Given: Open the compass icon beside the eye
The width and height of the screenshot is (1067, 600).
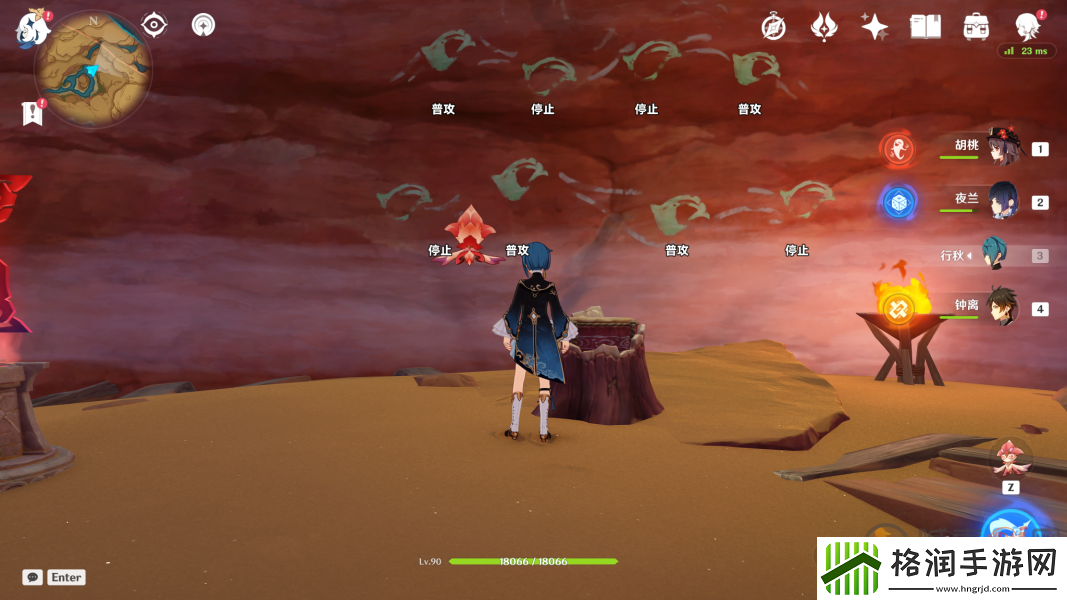Looking at the screenshot, I should click(204, 25).
